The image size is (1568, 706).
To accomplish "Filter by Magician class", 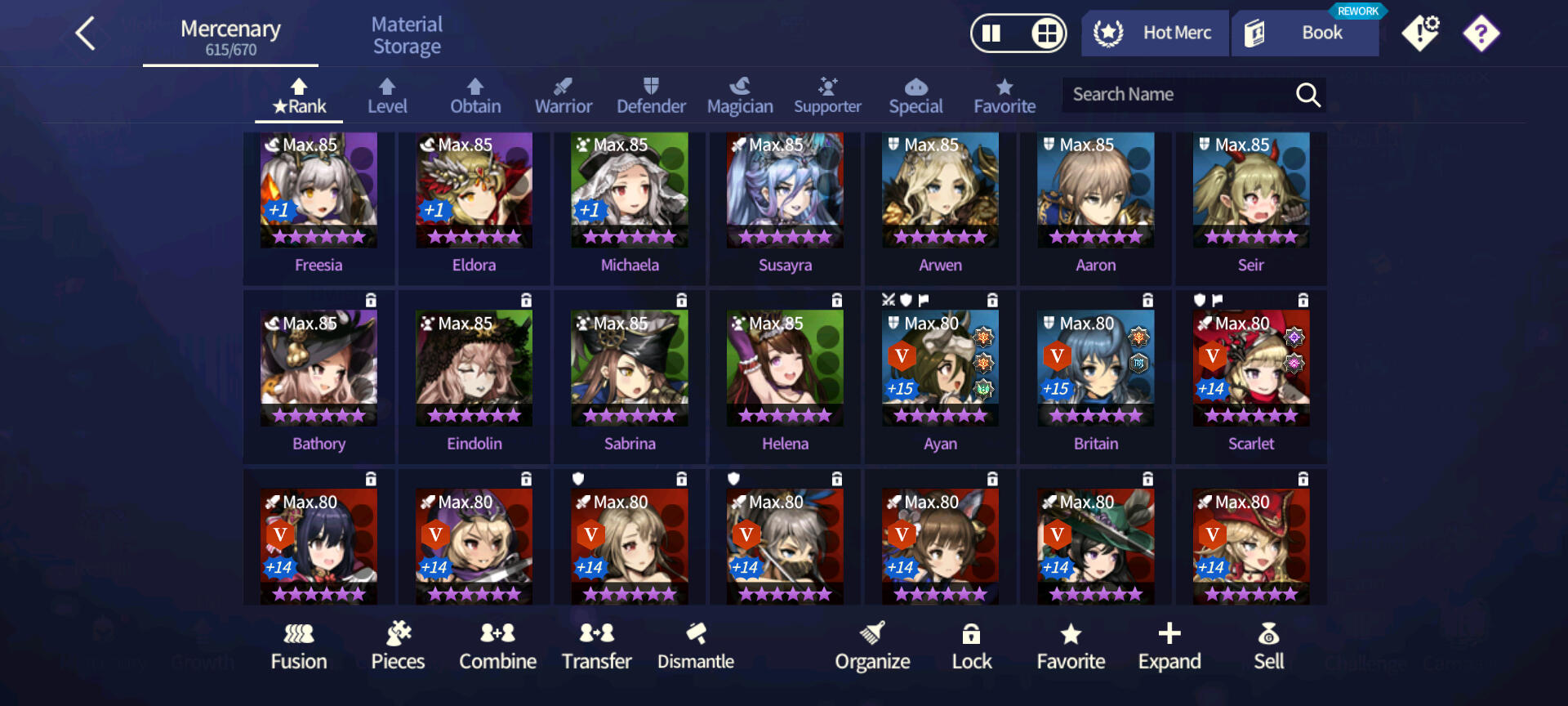I will [740, 96].
